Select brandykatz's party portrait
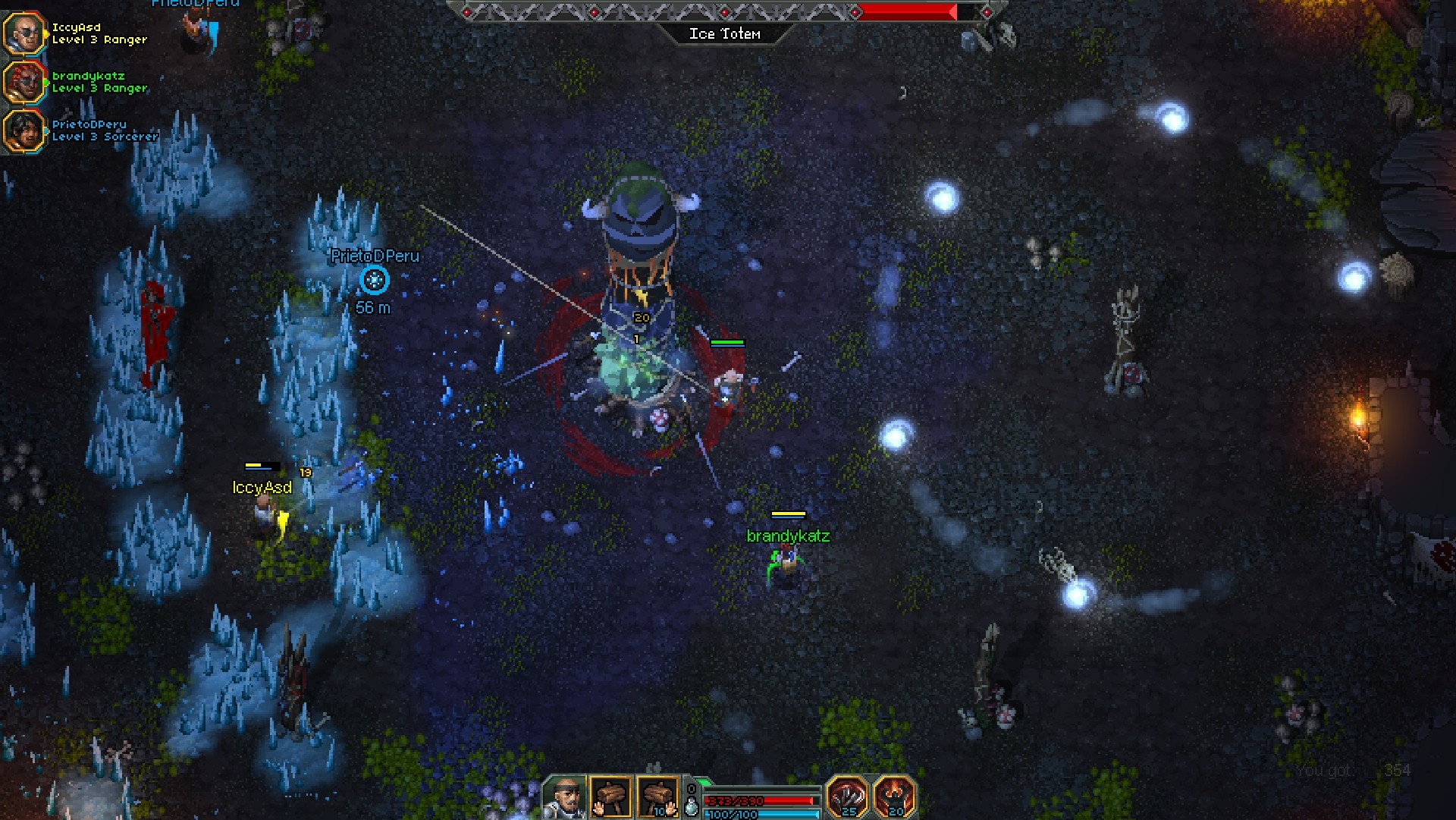1456x820 pixels. [24, 82]
